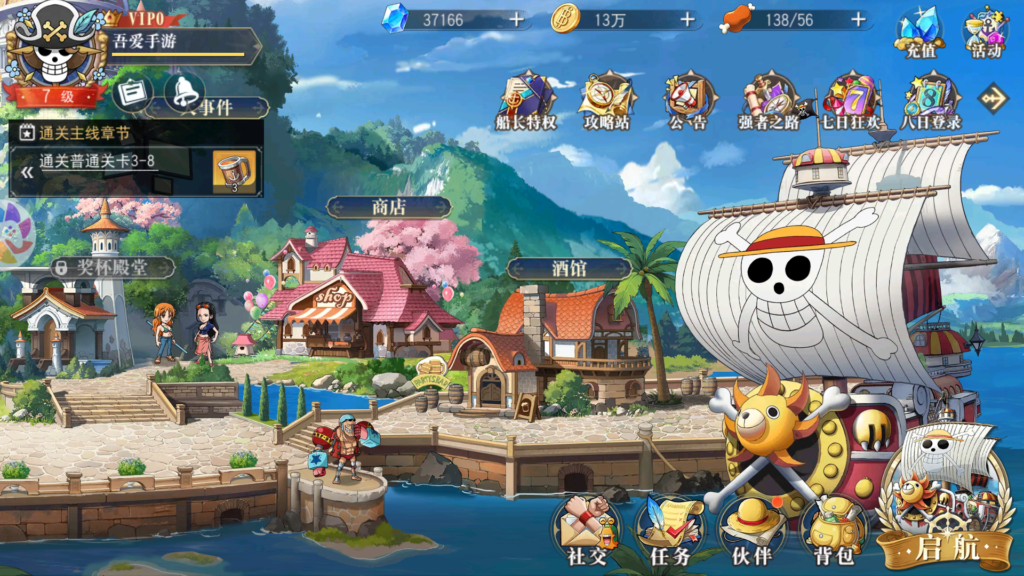Viewport: 1024px width, 576px height.
Task: Open the 任务 quests menu
Action: (x=670, y=528)
